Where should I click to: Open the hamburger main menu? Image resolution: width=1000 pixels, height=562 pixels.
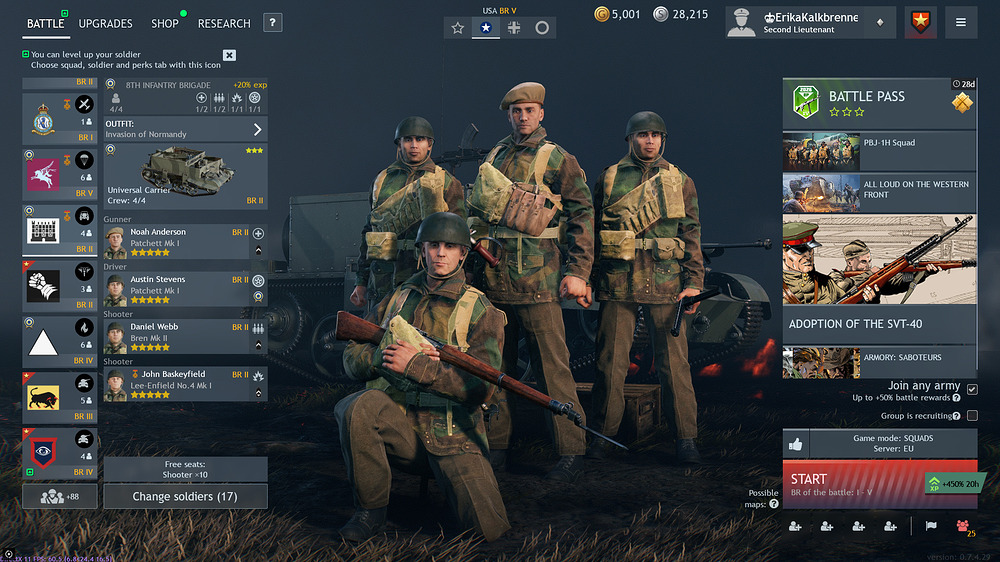point(961,22)
